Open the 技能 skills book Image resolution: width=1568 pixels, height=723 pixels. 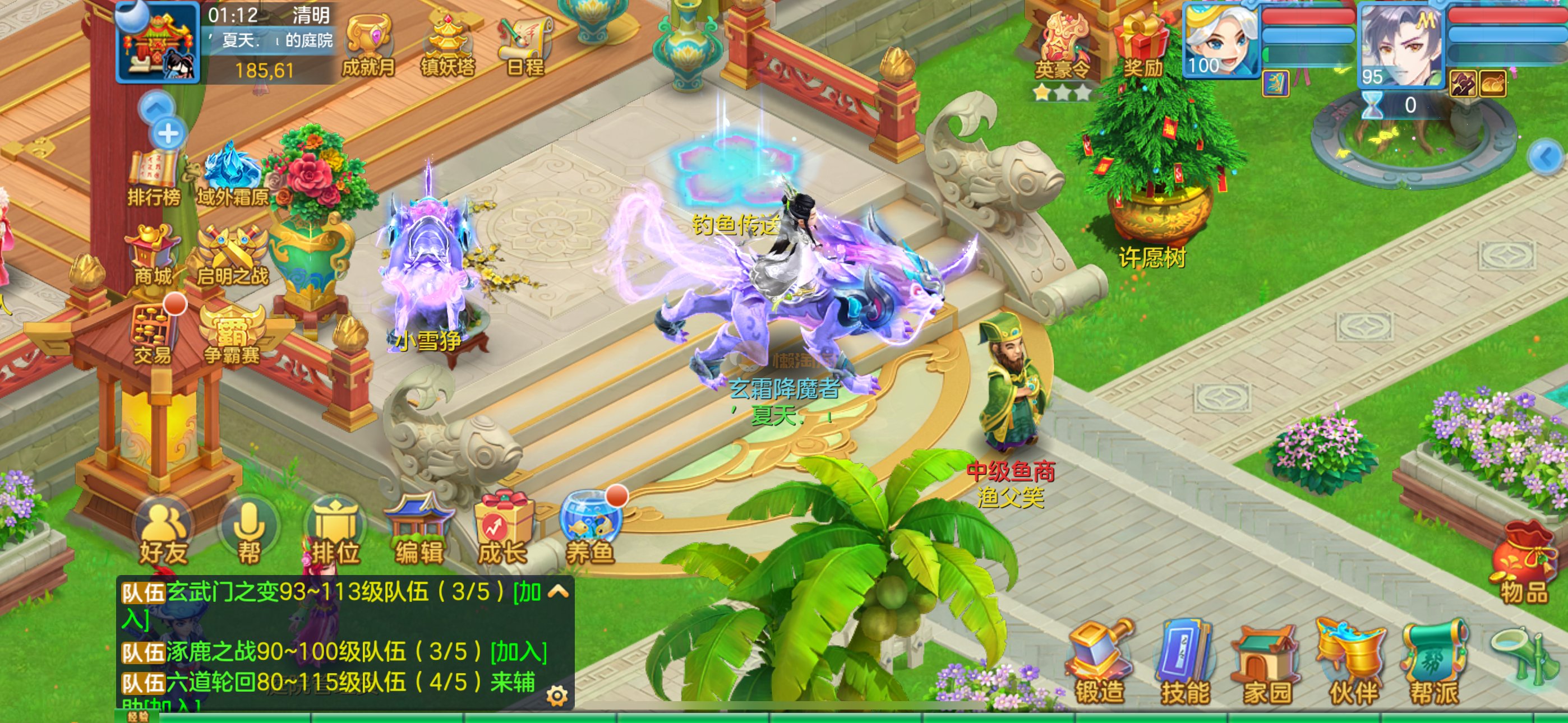1184,664
